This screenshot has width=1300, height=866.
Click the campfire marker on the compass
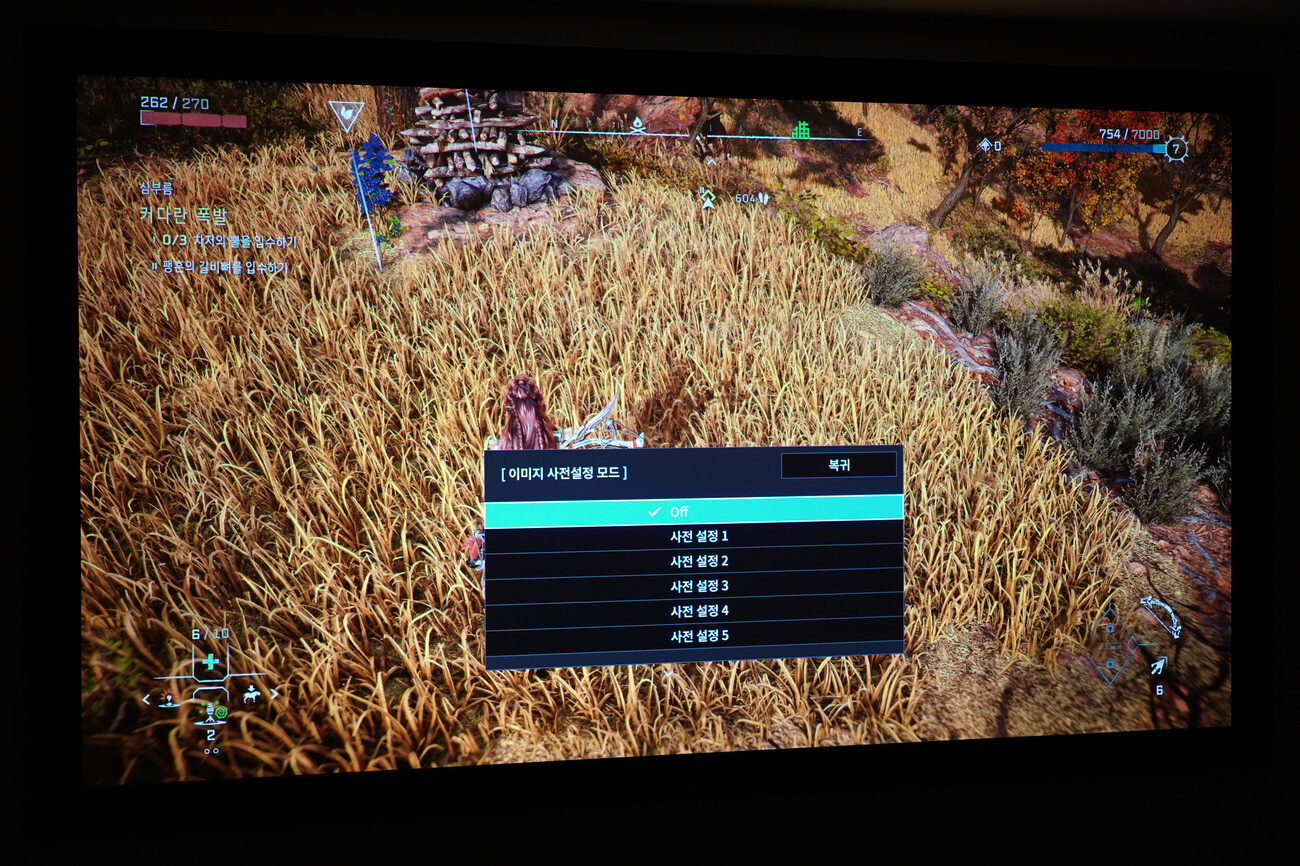637,126
